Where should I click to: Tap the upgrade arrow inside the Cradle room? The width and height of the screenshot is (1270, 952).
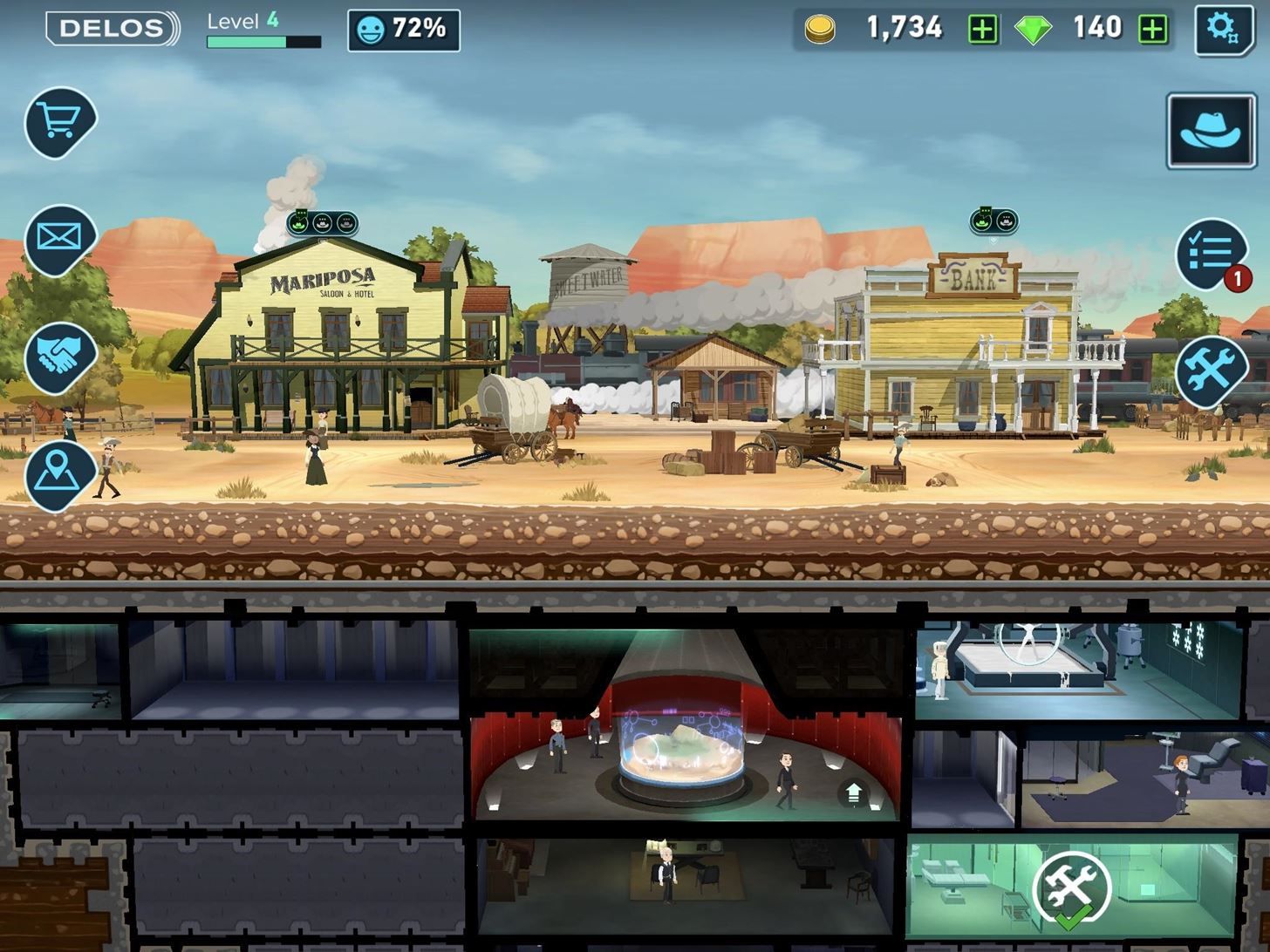point(855,792)
